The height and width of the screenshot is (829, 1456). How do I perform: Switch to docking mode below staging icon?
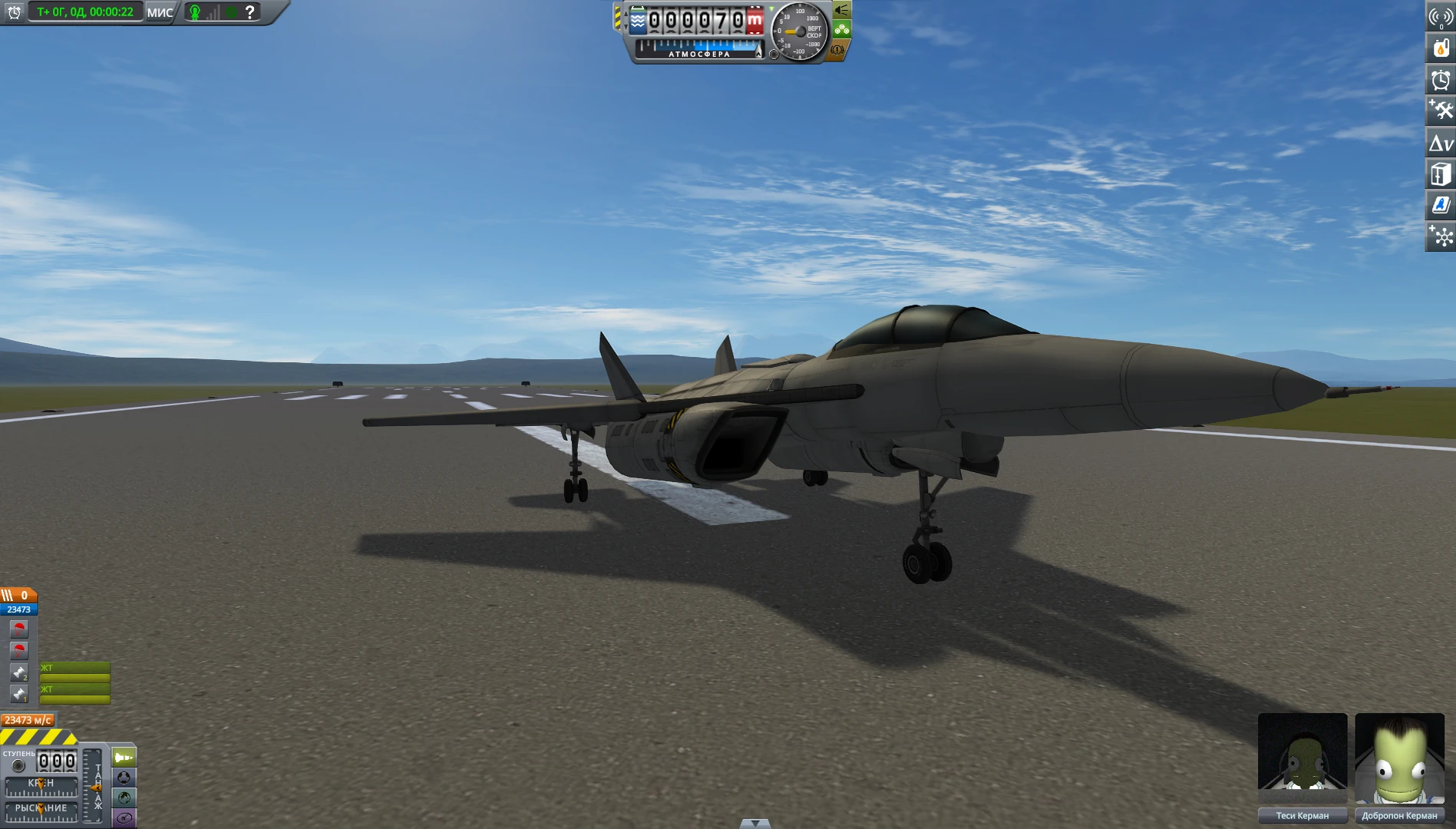point(123,778)
